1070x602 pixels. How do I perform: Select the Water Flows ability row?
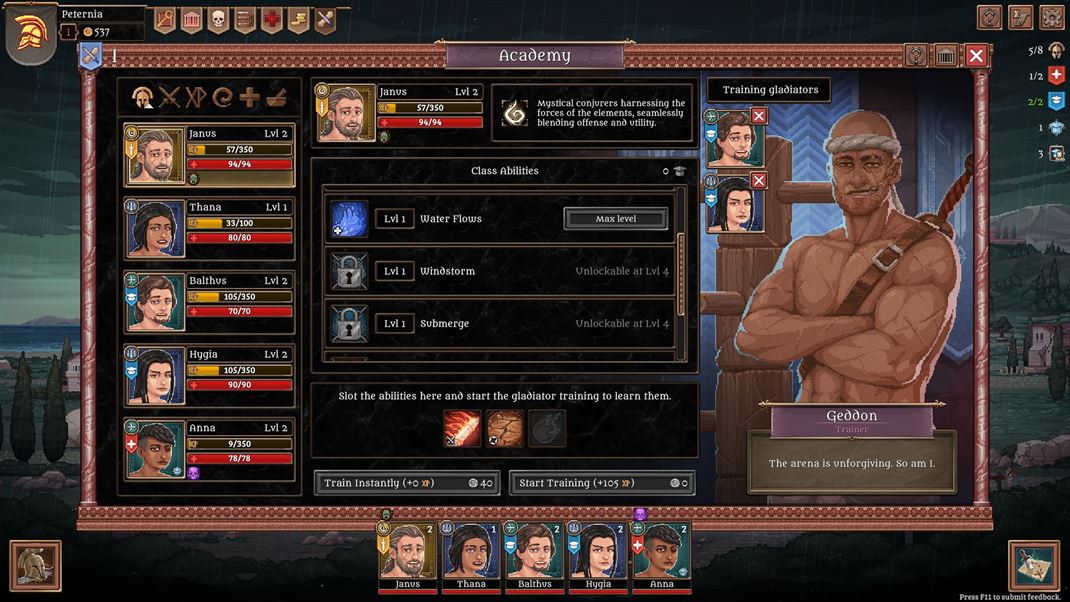point(500,219)
